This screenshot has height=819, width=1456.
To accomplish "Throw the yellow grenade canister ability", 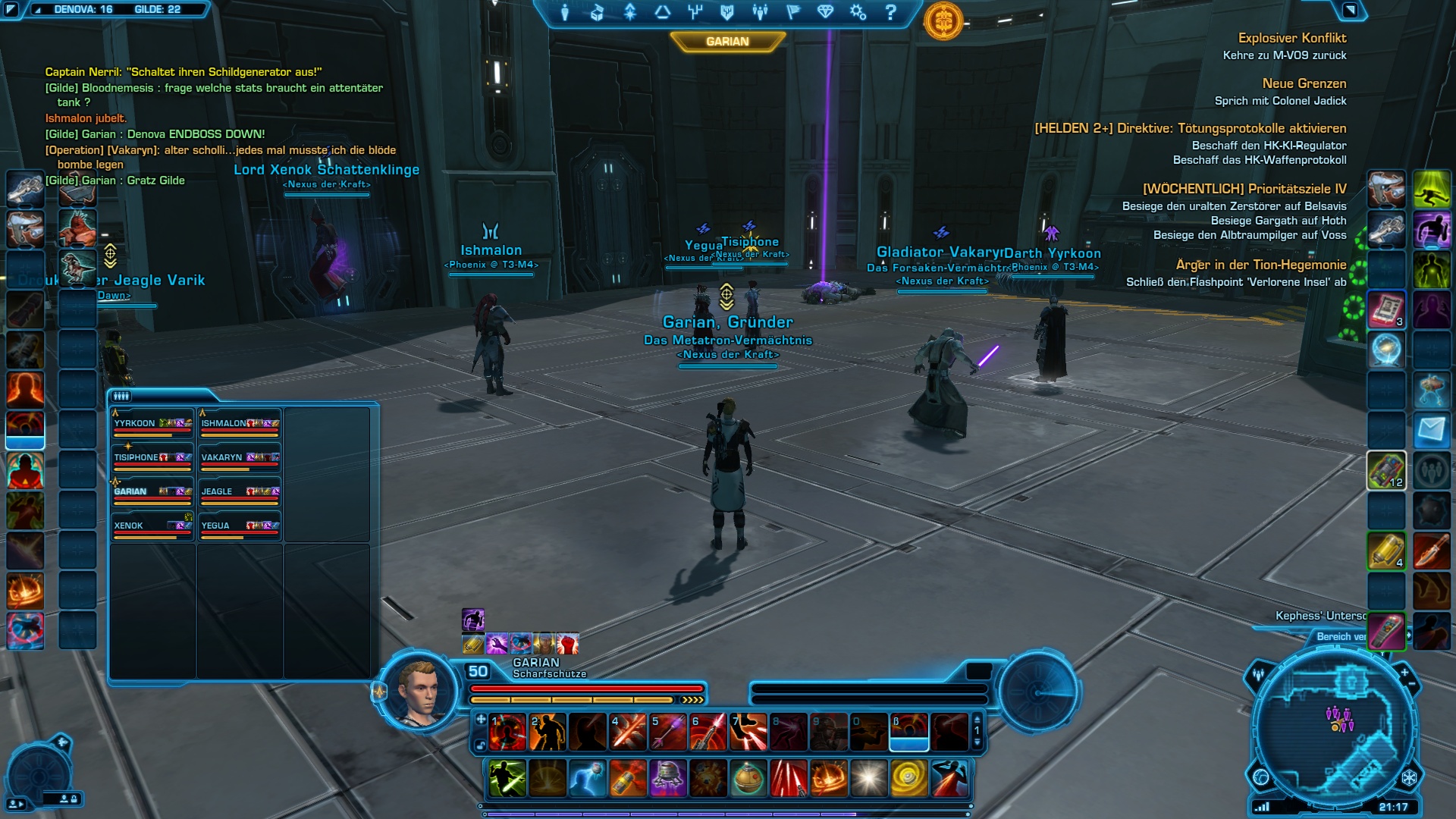I will (628, 779).
